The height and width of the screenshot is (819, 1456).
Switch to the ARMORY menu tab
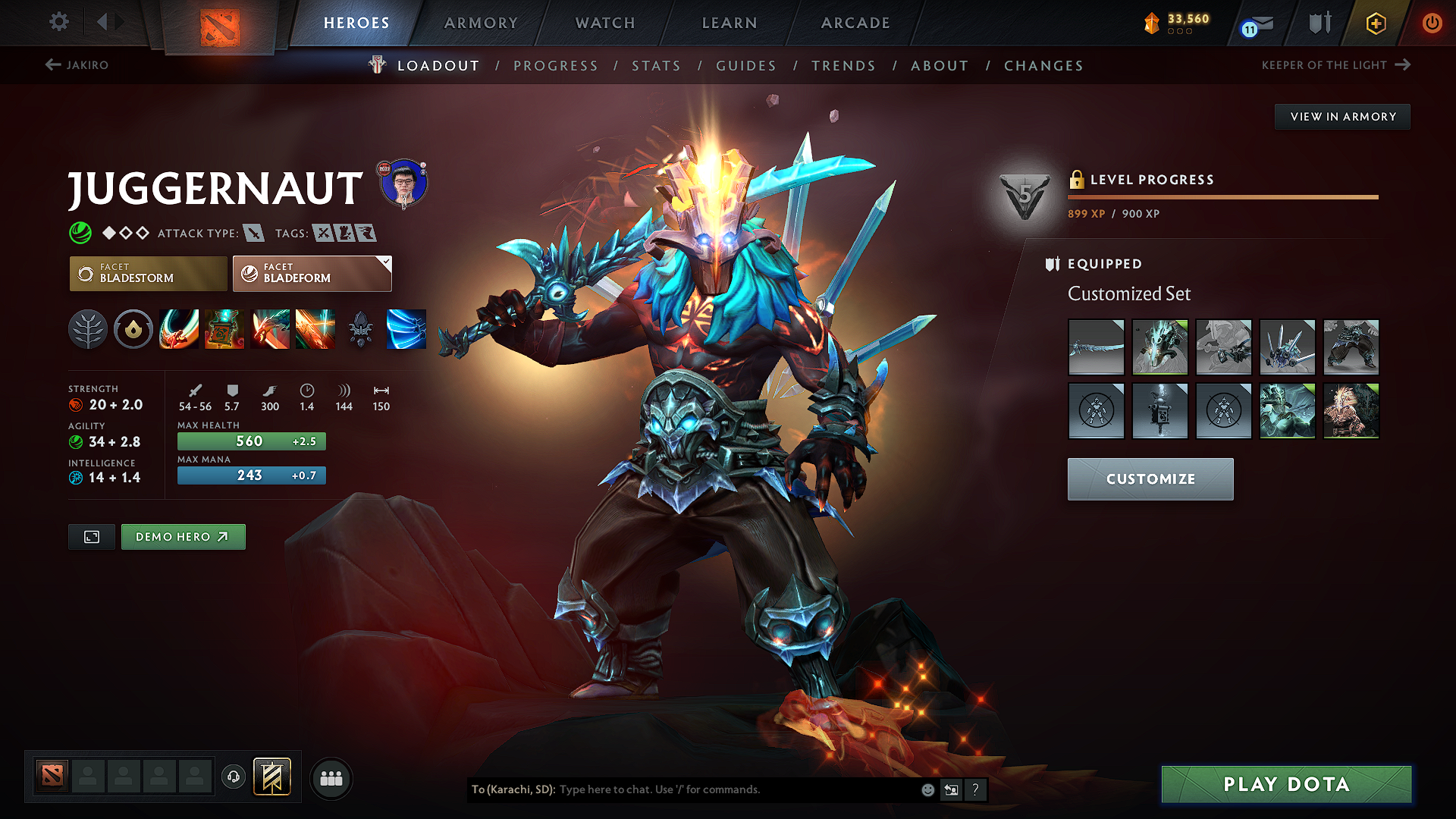tap(480, 23)
